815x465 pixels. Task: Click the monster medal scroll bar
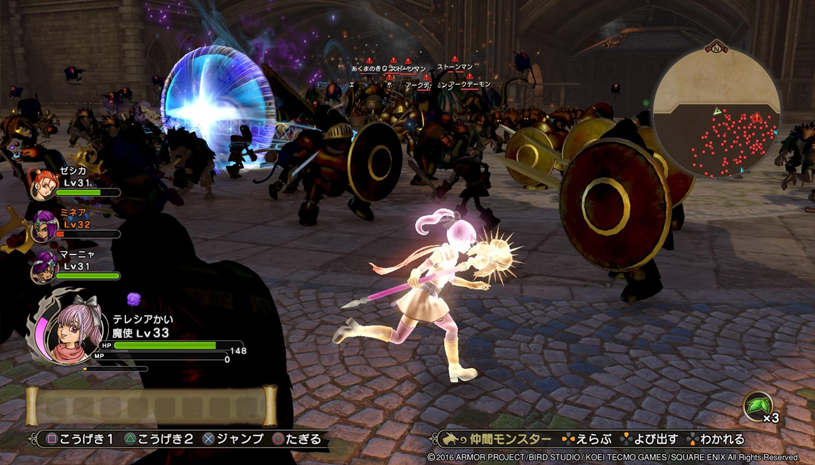coord(151,406)
